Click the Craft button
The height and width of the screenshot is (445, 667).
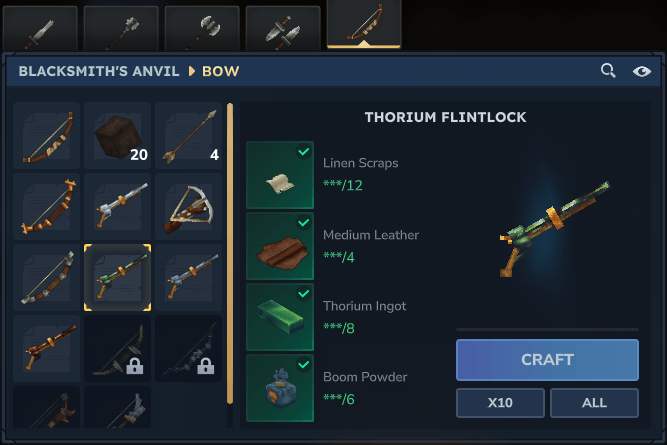coord(547,360)
